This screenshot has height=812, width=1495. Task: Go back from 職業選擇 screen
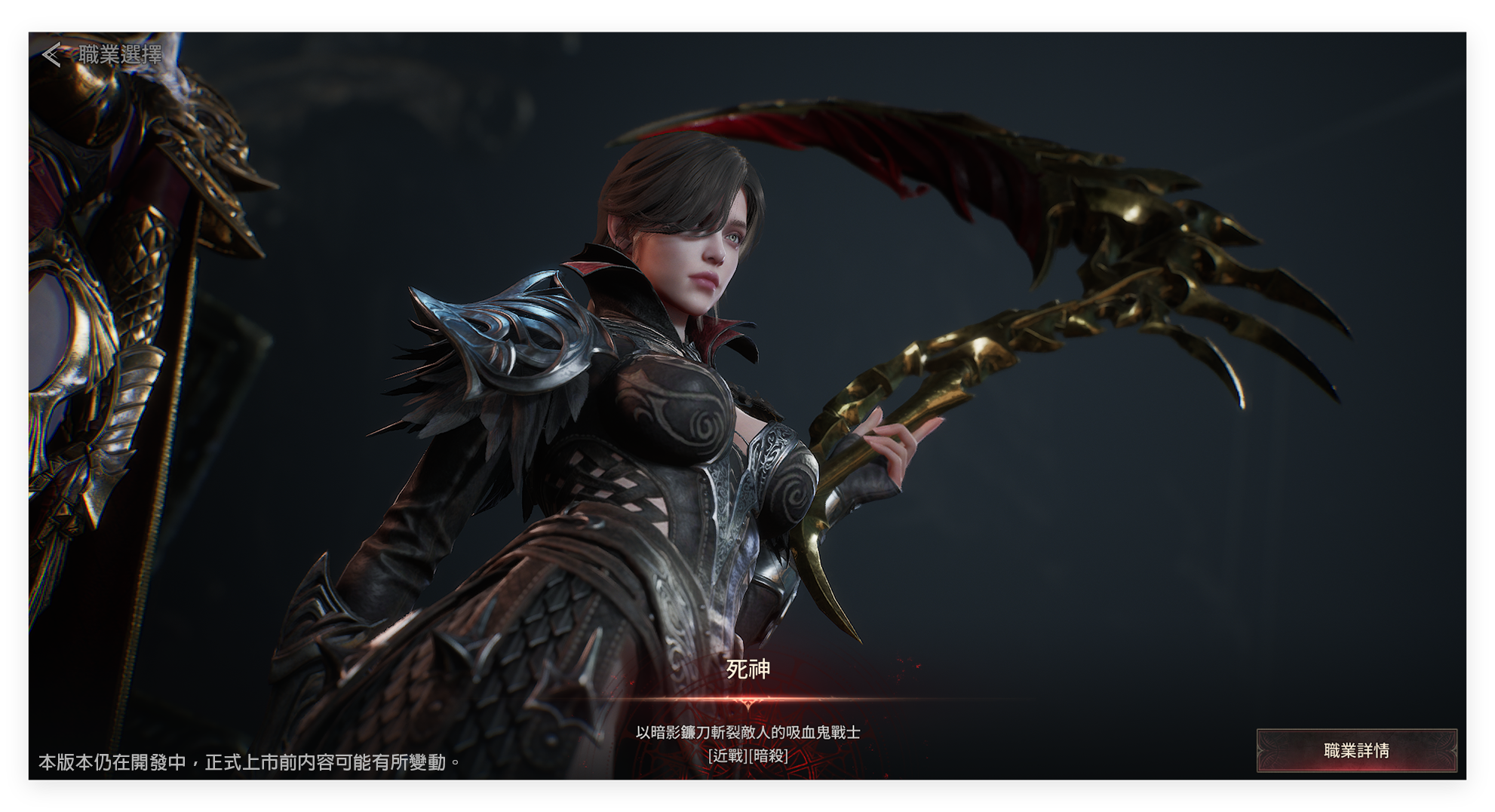click(52, 55)
